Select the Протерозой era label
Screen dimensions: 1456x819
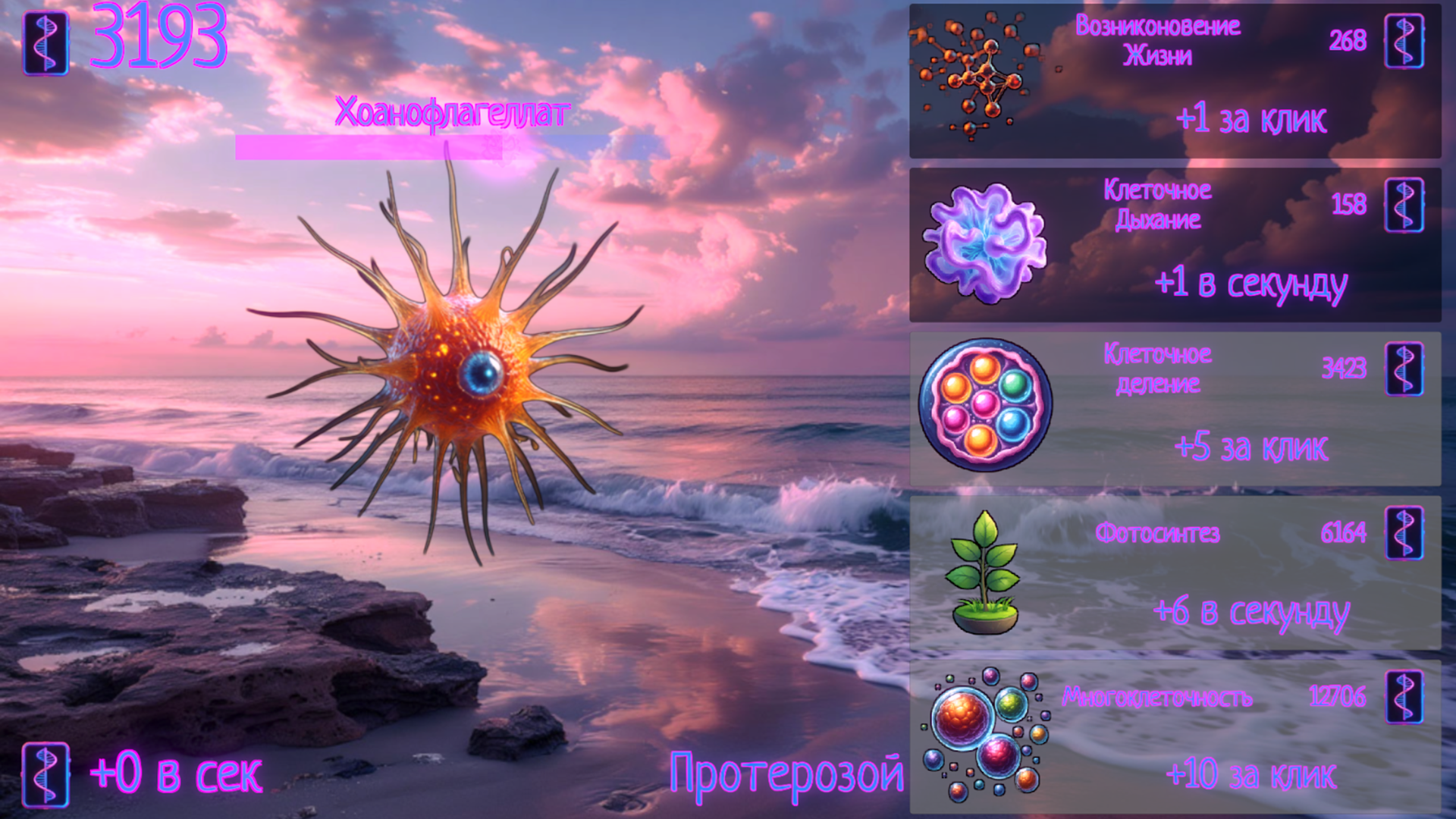[785, 773]
